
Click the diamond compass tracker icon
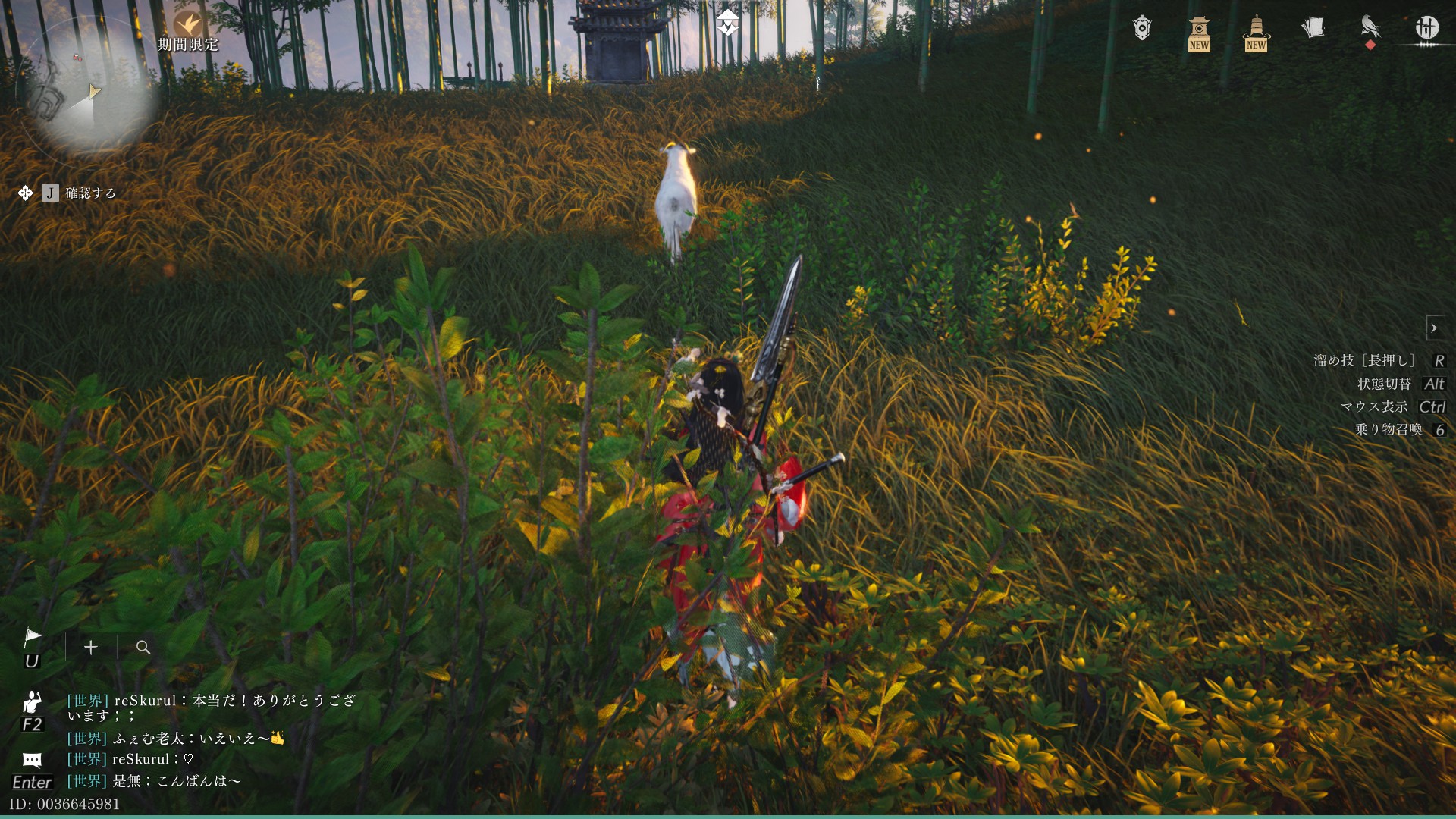[25, 193]
